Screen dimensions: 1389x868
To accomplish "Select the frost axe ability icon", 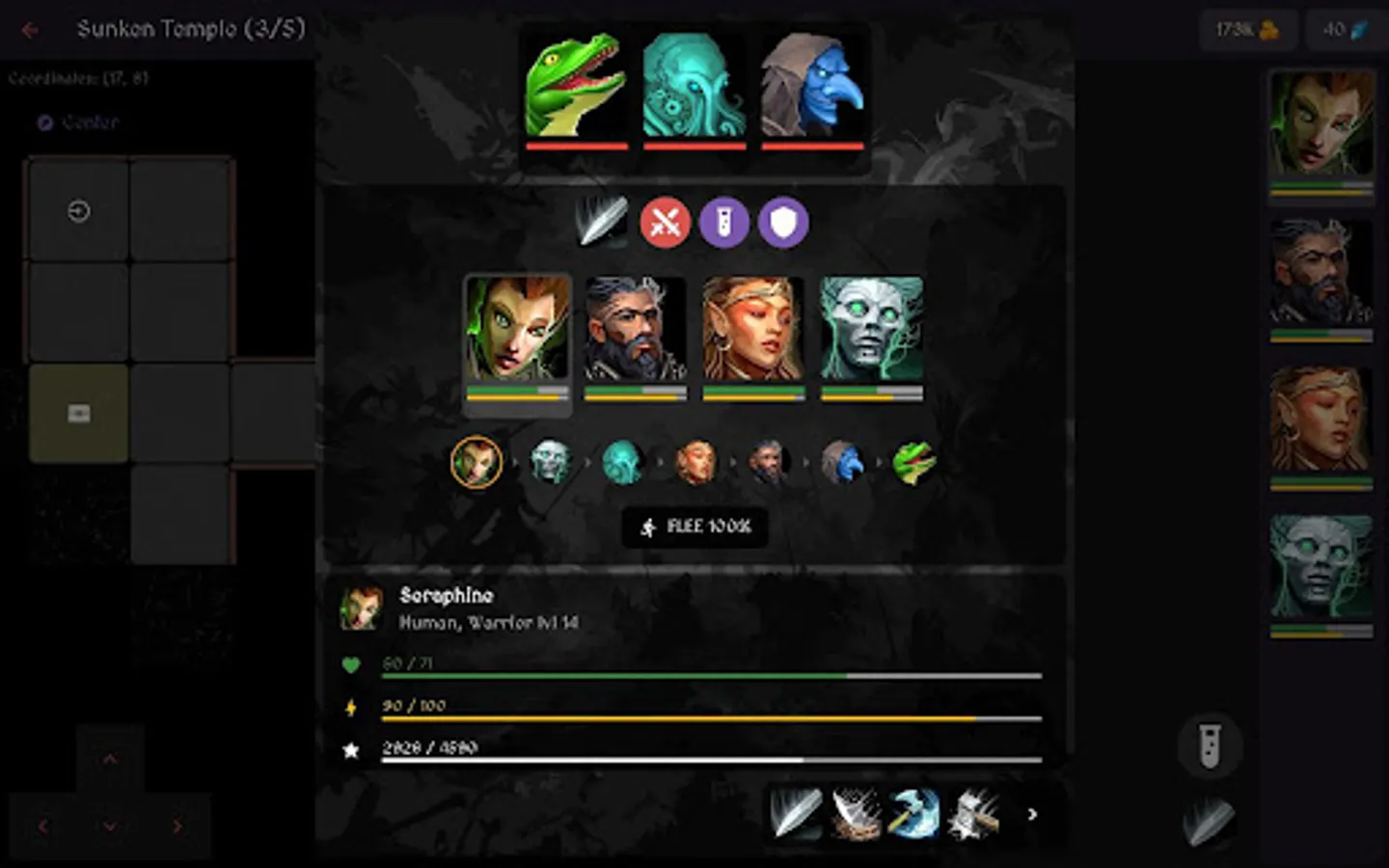I will 912,814.
